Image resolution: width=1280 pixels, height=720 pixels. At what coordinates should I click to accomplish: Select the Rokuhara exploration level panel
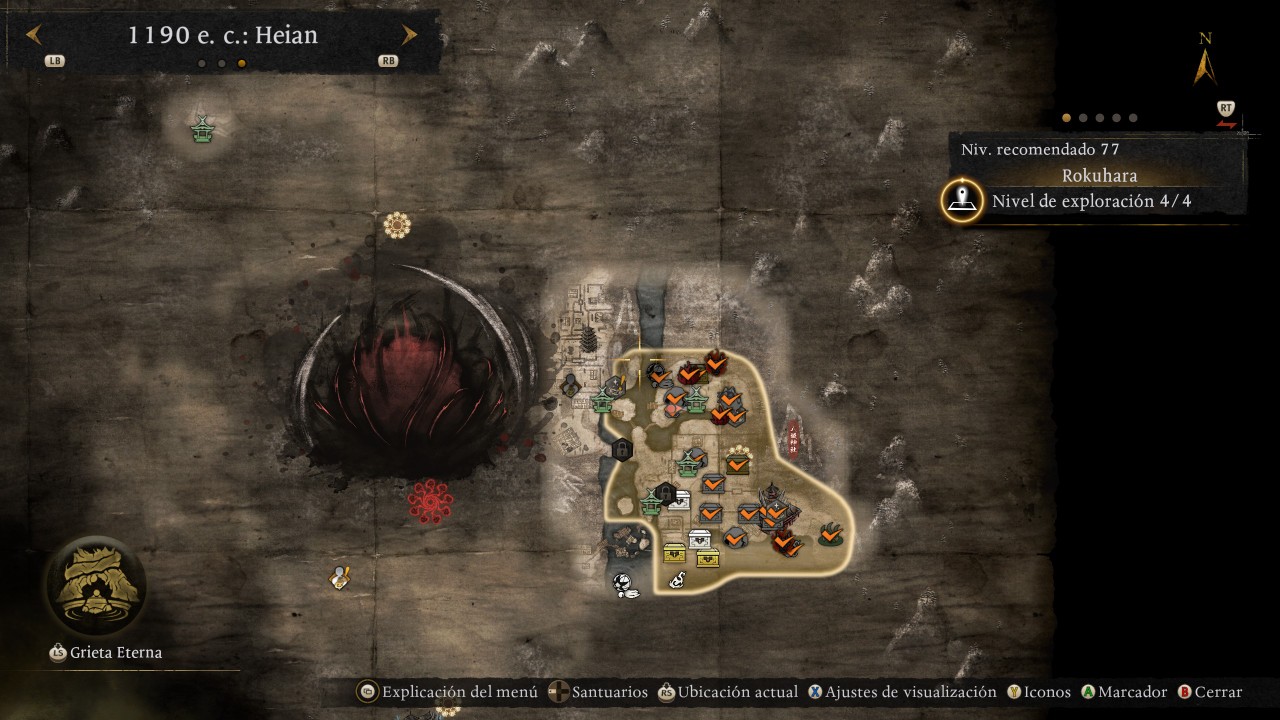(x=1090, y=200)
